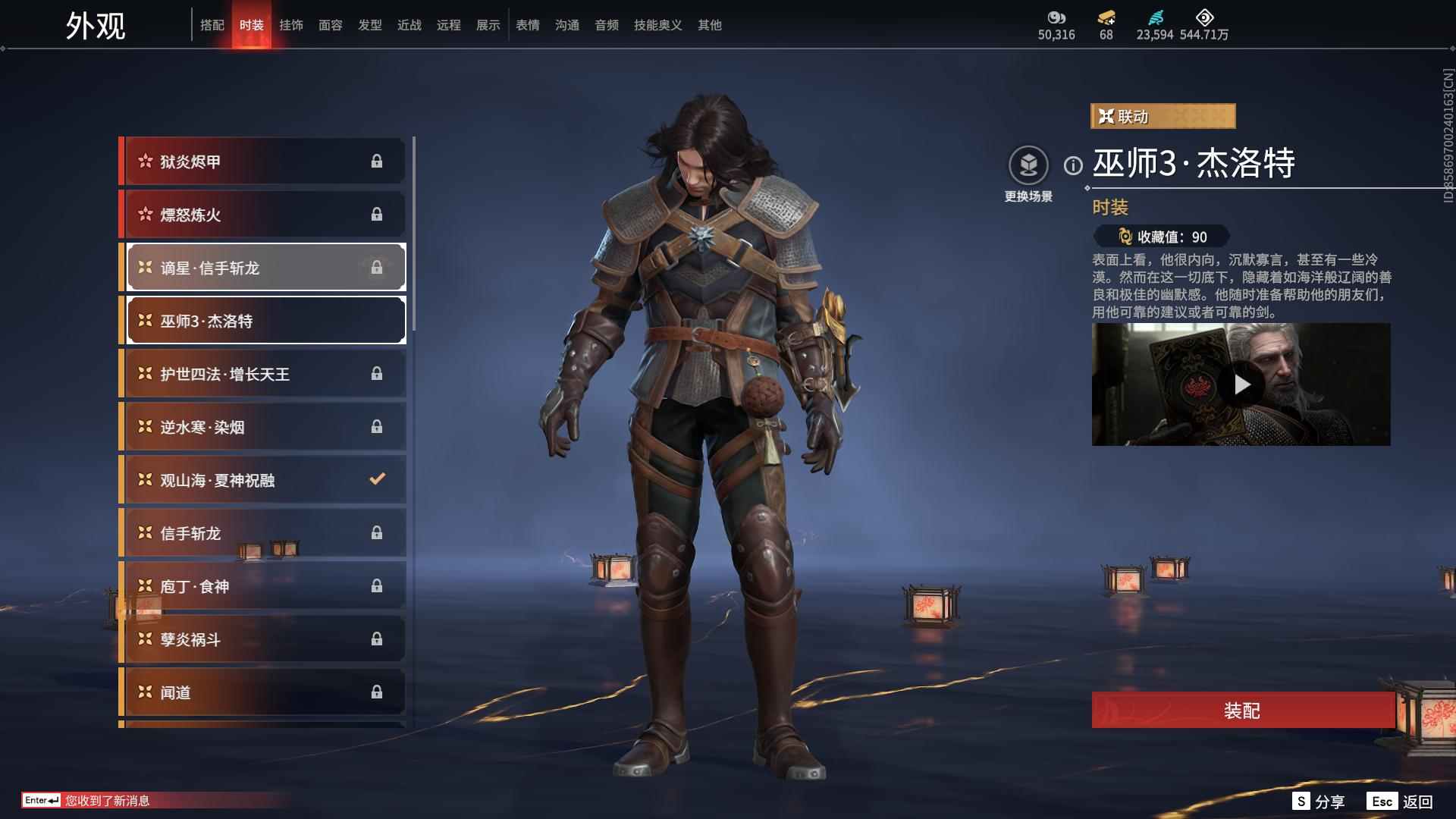点击右下角「分享」按钮
The width and height of the screenshot is (1456, 819).
pyautogui.click(x=1319, y=800)
